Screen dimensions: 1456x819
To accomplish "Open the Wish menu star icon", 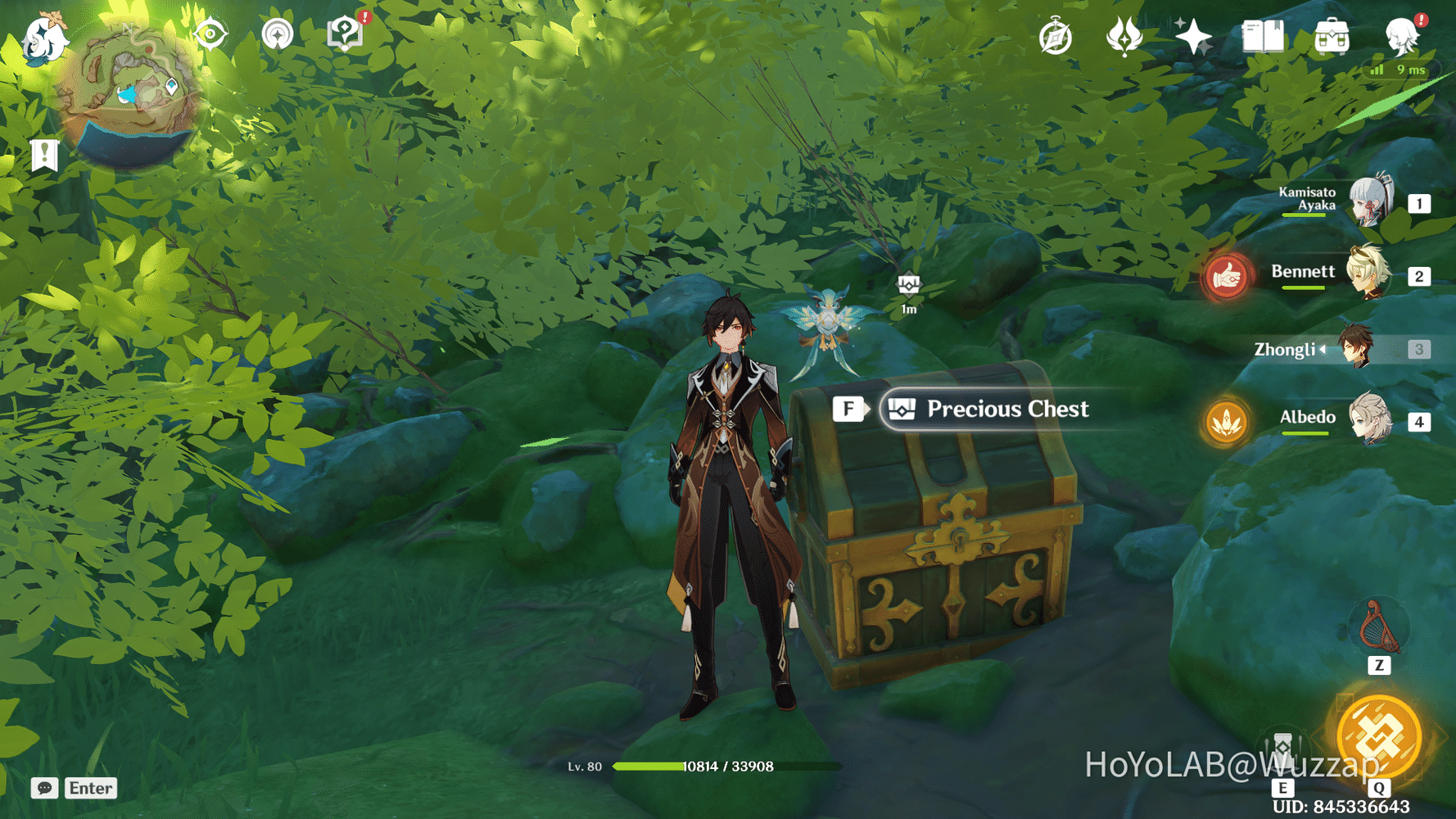I will coord(1193,34).
